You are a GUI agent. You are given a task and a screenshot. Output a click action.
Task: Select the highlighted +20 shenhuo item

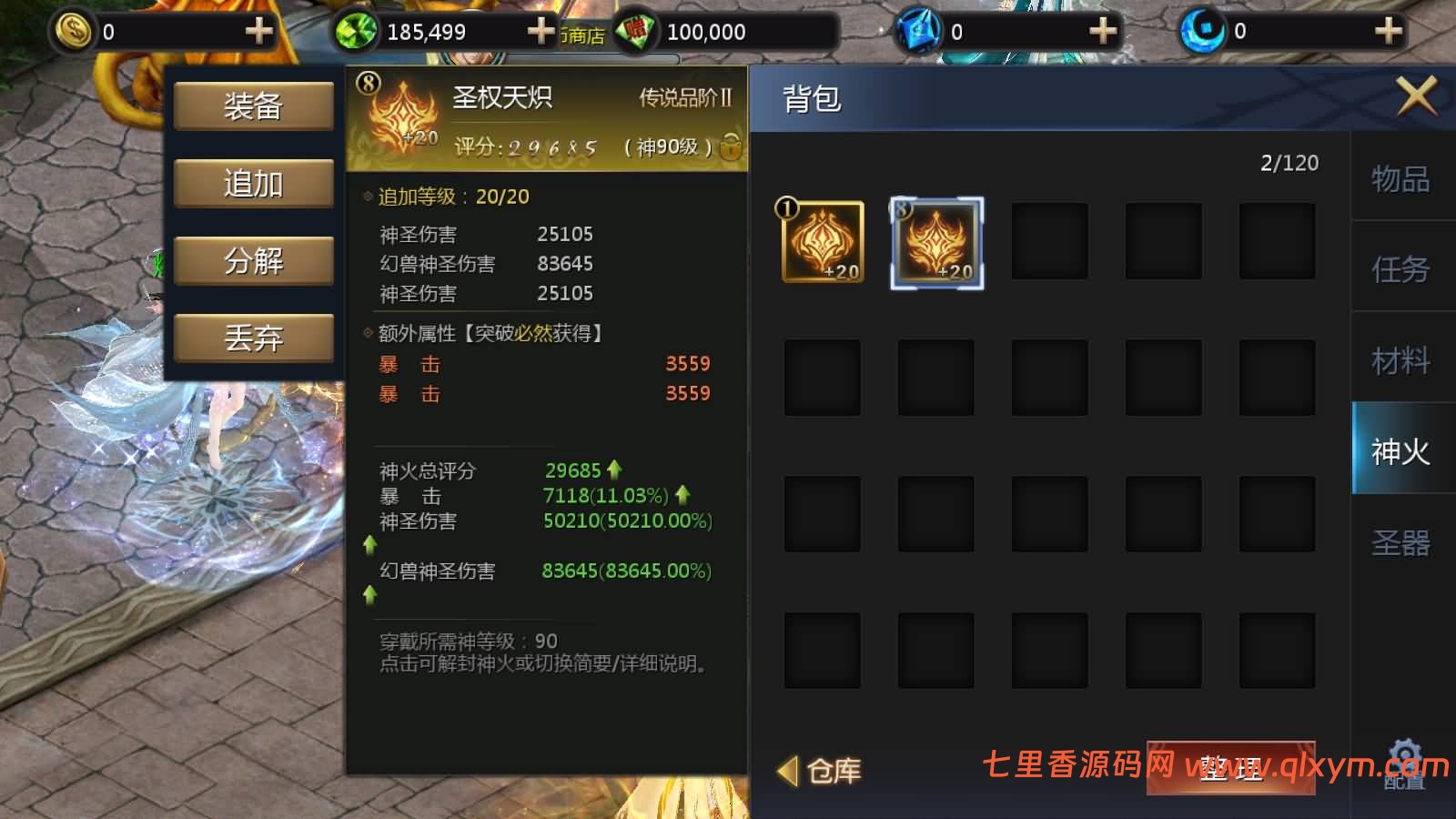pos(935,243)
